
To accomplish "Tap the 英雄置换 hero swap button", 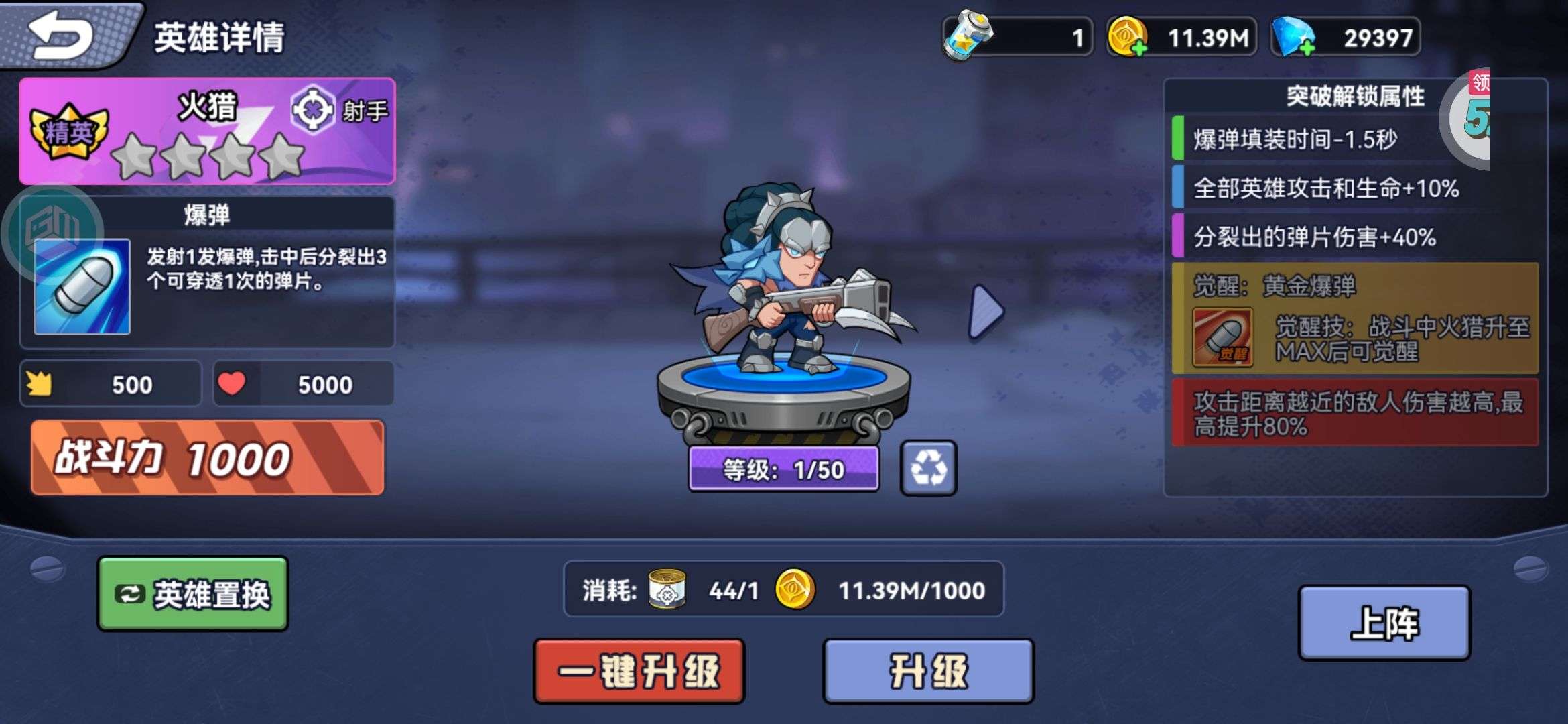I will (x=193, y=594).
